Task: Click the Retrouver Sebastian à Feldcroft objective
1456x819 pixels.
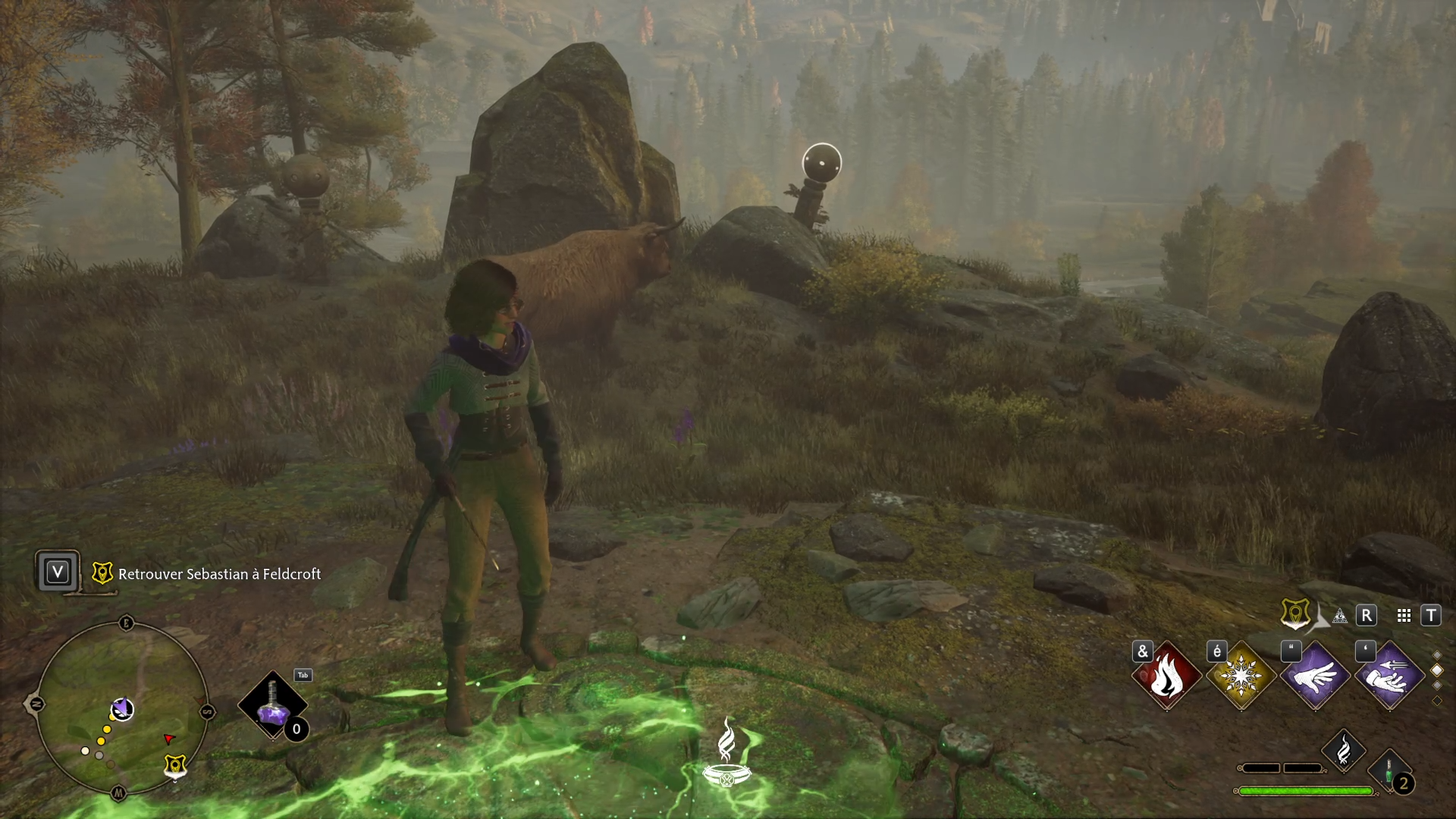Action: click(219, 574)
